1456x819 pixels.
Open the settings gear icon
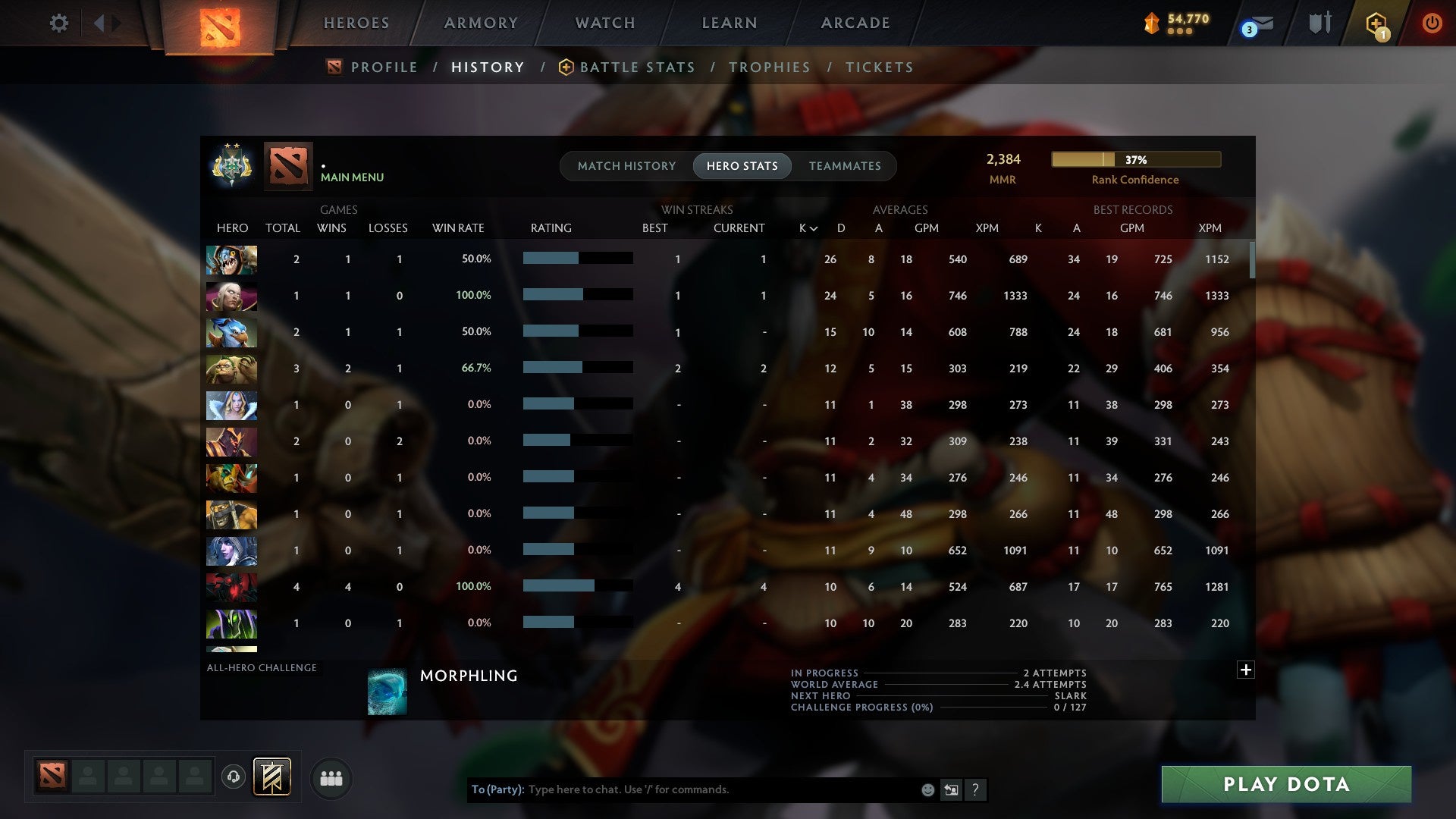pos(59,23)
